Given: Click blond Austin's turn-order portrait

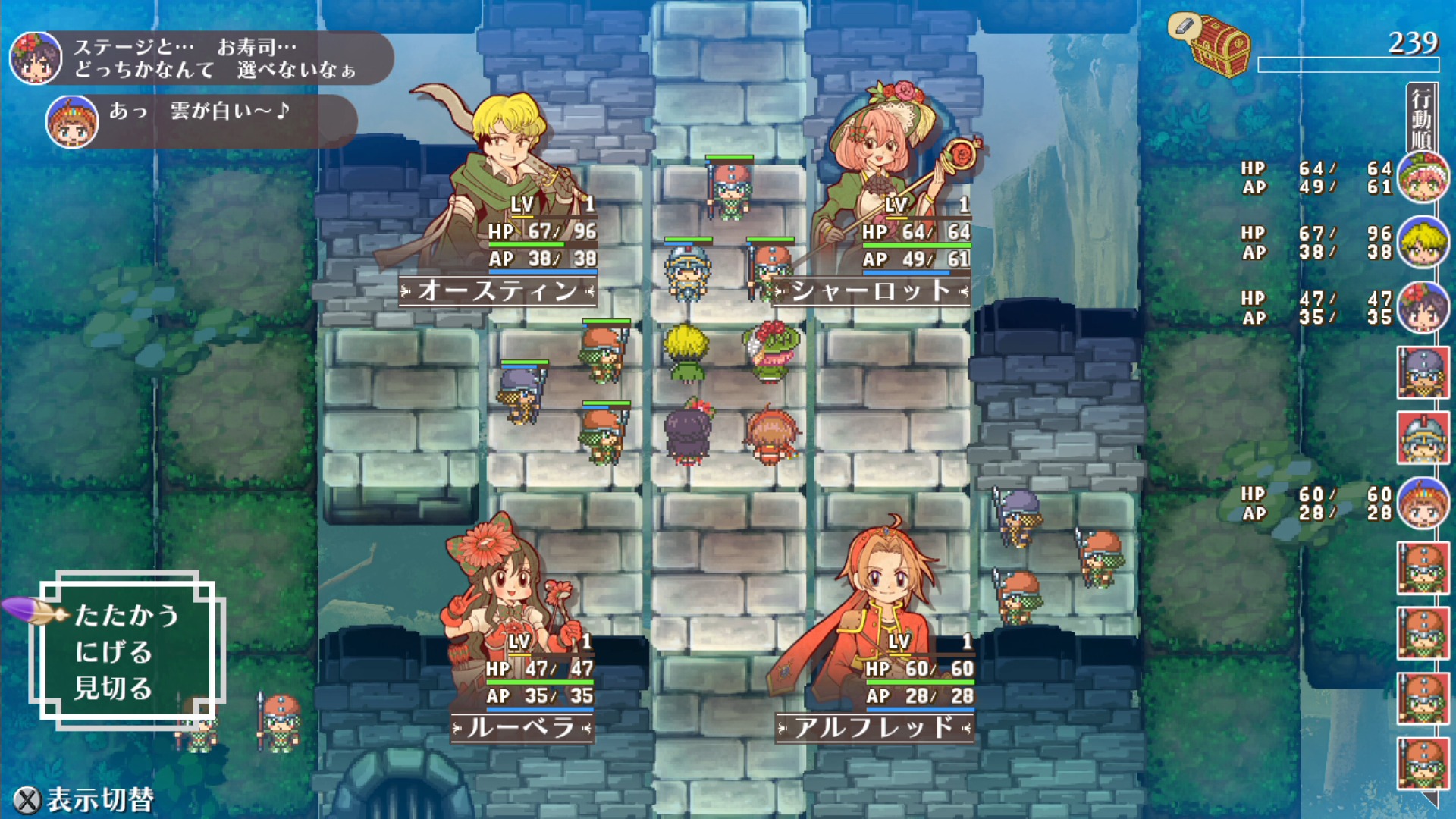Looking at the screenshot, I should pyautogui.click(x=1423, y=243).
